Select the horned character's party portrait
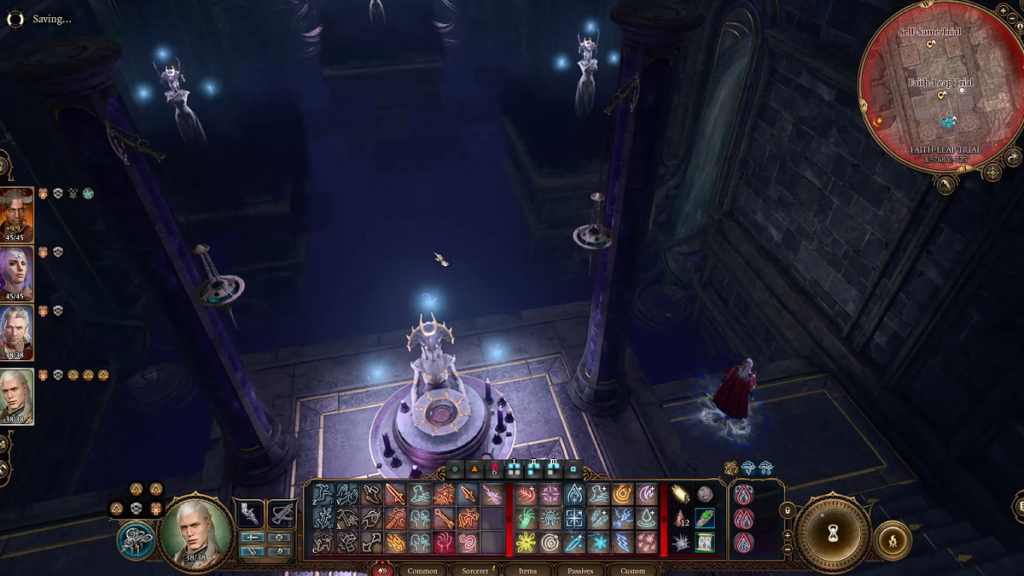1024x576 pixels. (x=17, y=213)
